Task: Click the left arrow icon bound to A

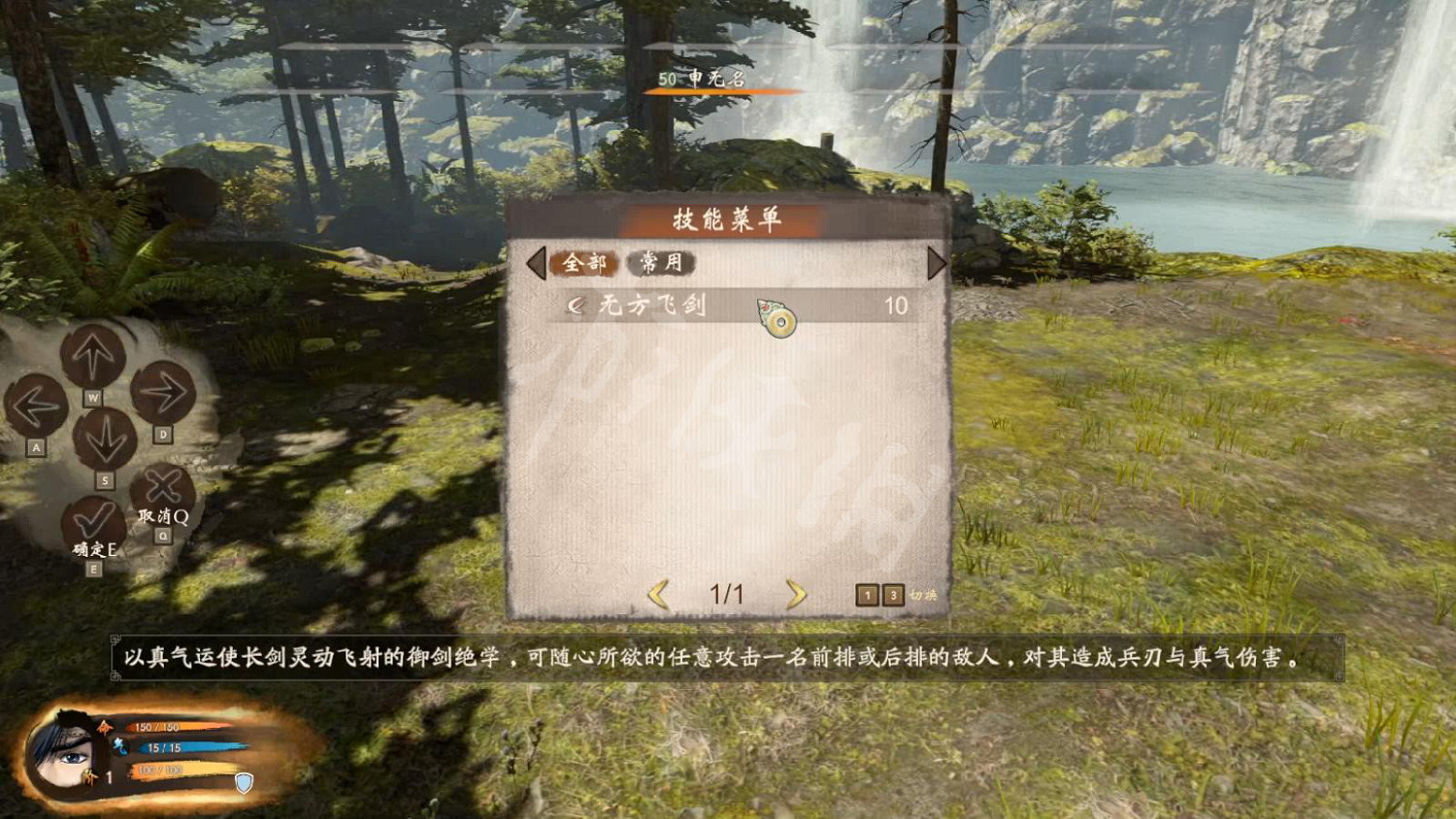Action: point(38,405)
